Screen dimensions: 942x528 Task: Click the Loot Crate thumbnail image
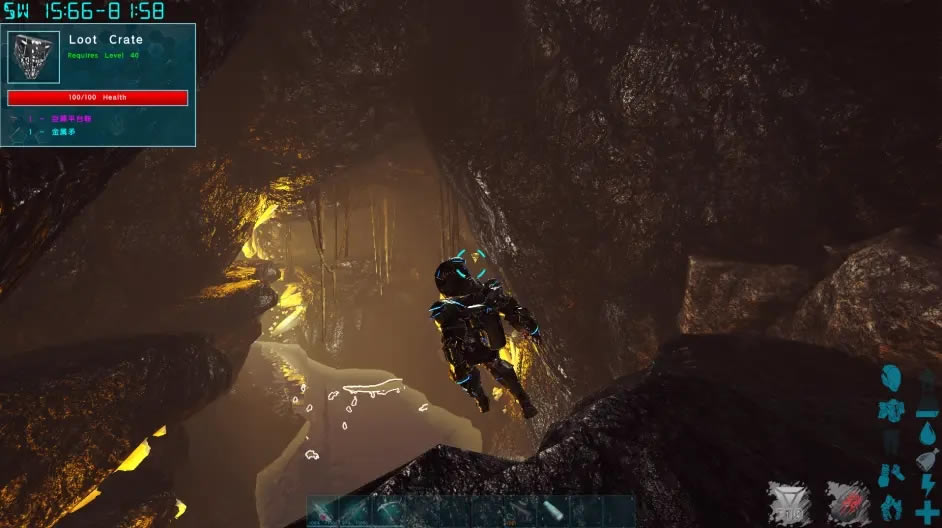pos(34,57)
